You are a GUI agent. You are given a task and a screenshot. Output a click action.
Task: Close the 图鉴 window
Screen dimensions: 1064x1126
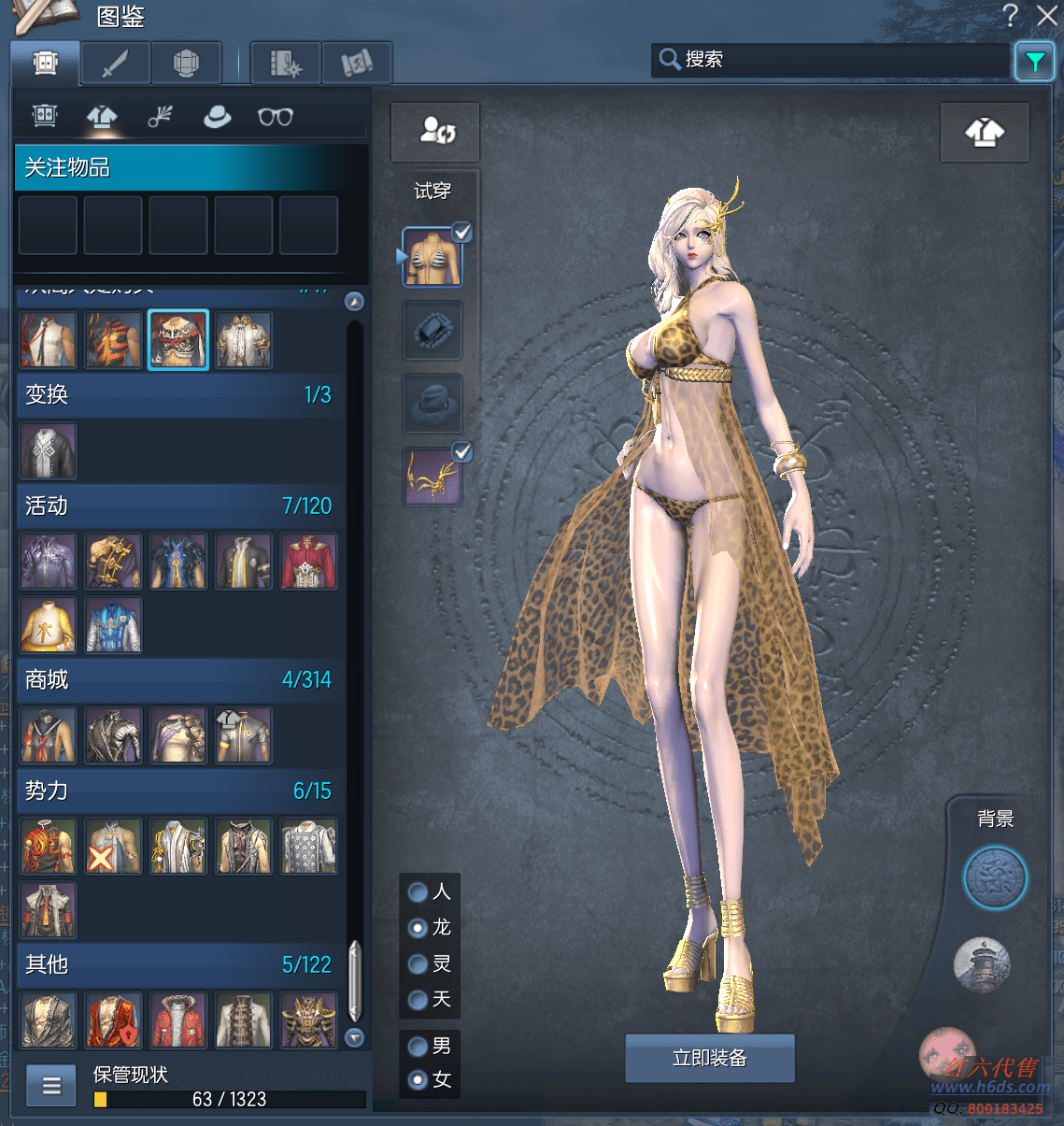click(1047, 15)
